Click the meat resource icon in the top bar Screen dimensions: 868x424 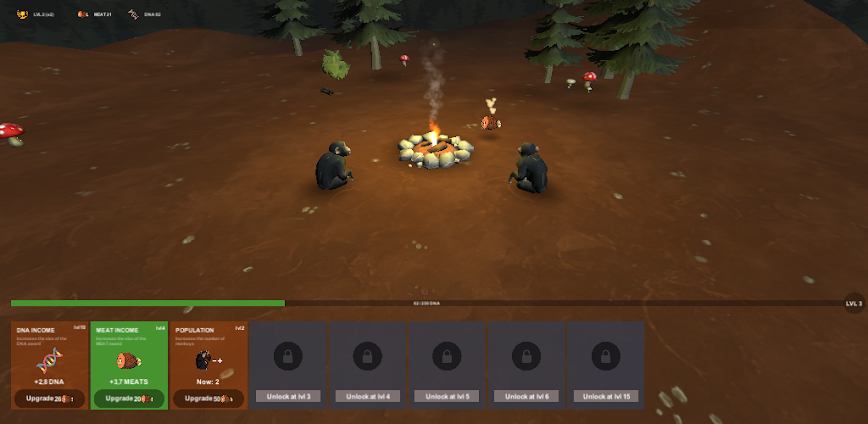tap(83, 14)
